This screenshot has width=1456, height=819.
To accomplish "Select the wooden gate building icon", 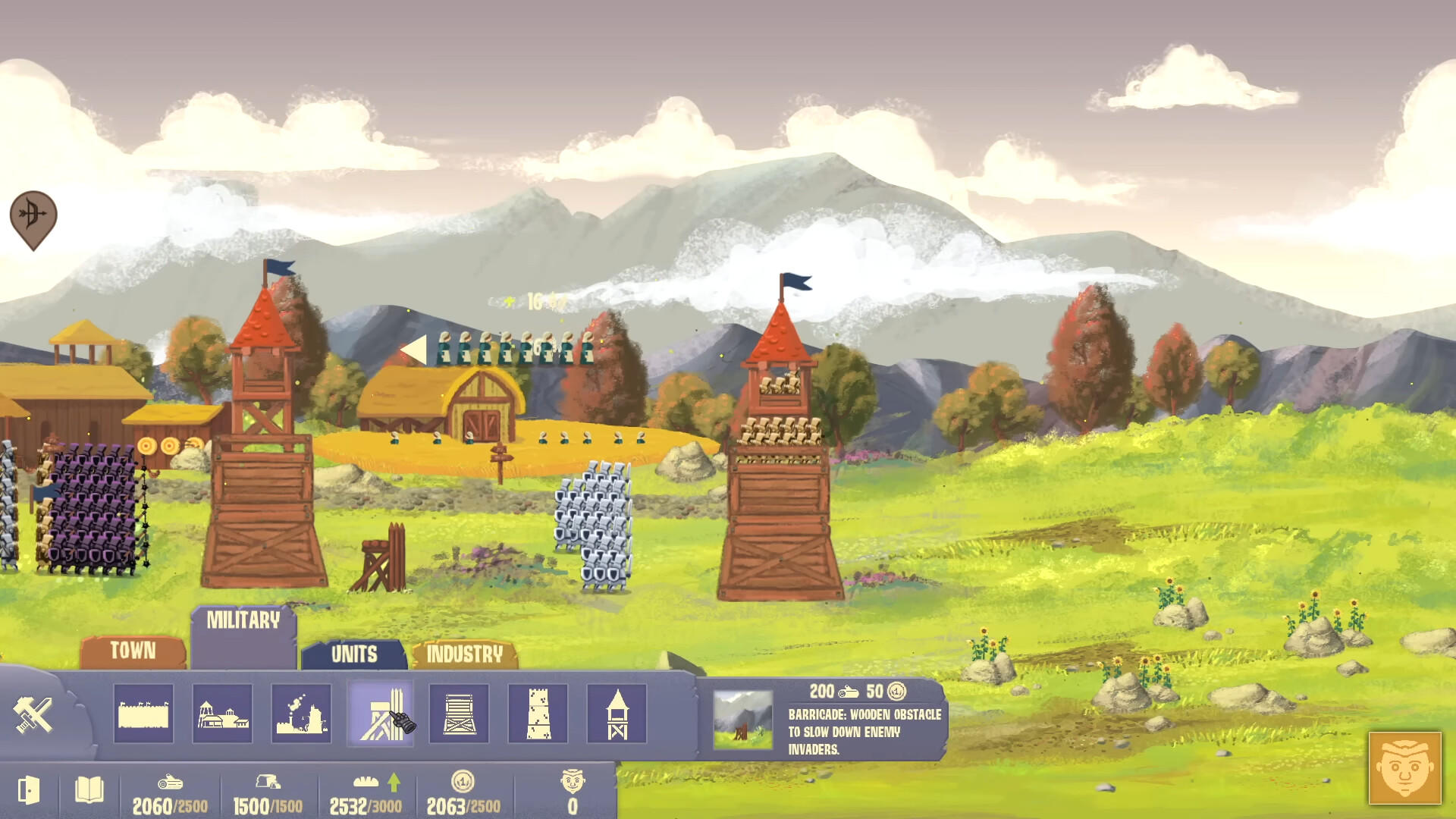I will click(x=459, y=714).
